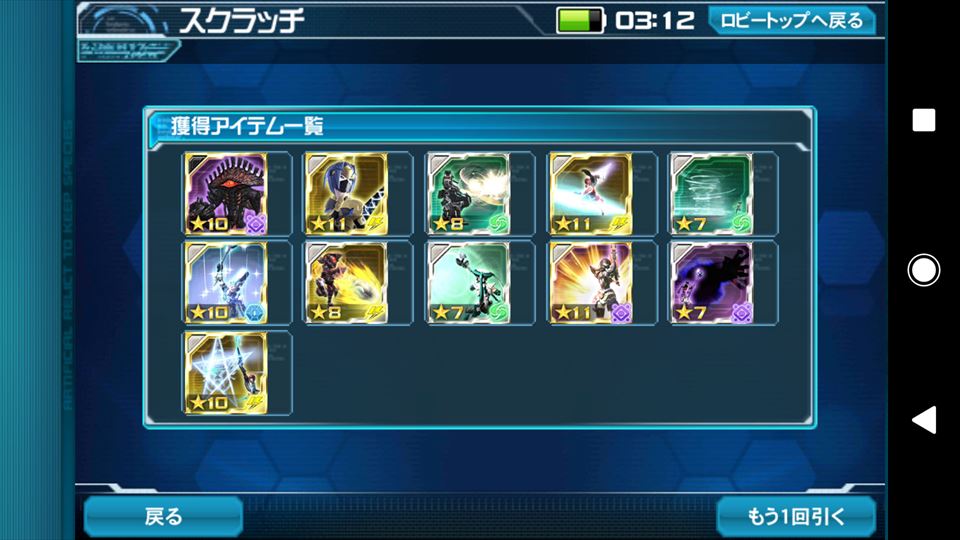Image resolution: width=960 pixels, height=540 pixels.
Task: Tap the Android home circle button
Action: [x=923, y=269]
